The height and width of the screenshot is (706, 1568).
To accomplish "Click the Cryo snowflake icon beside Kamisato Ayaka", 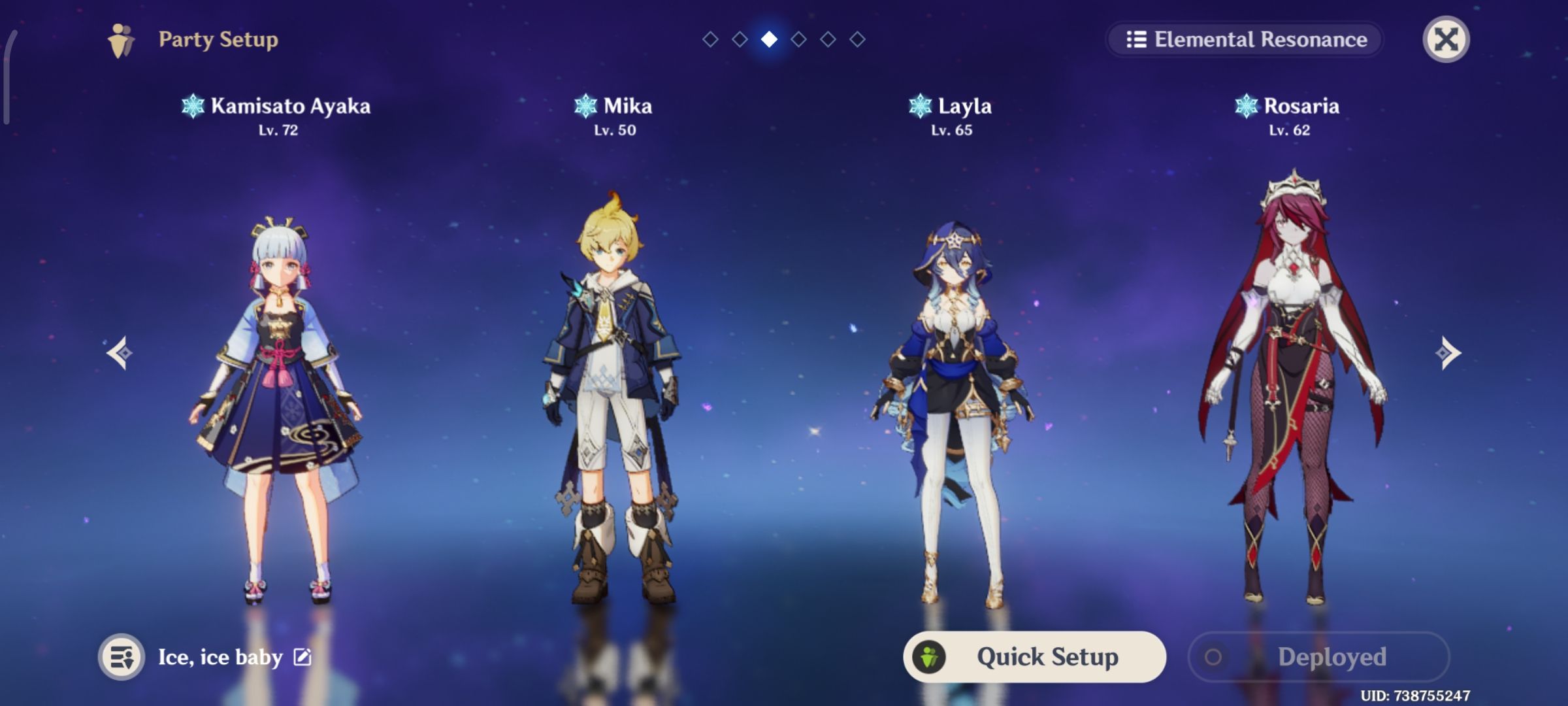I will (193, 106).
